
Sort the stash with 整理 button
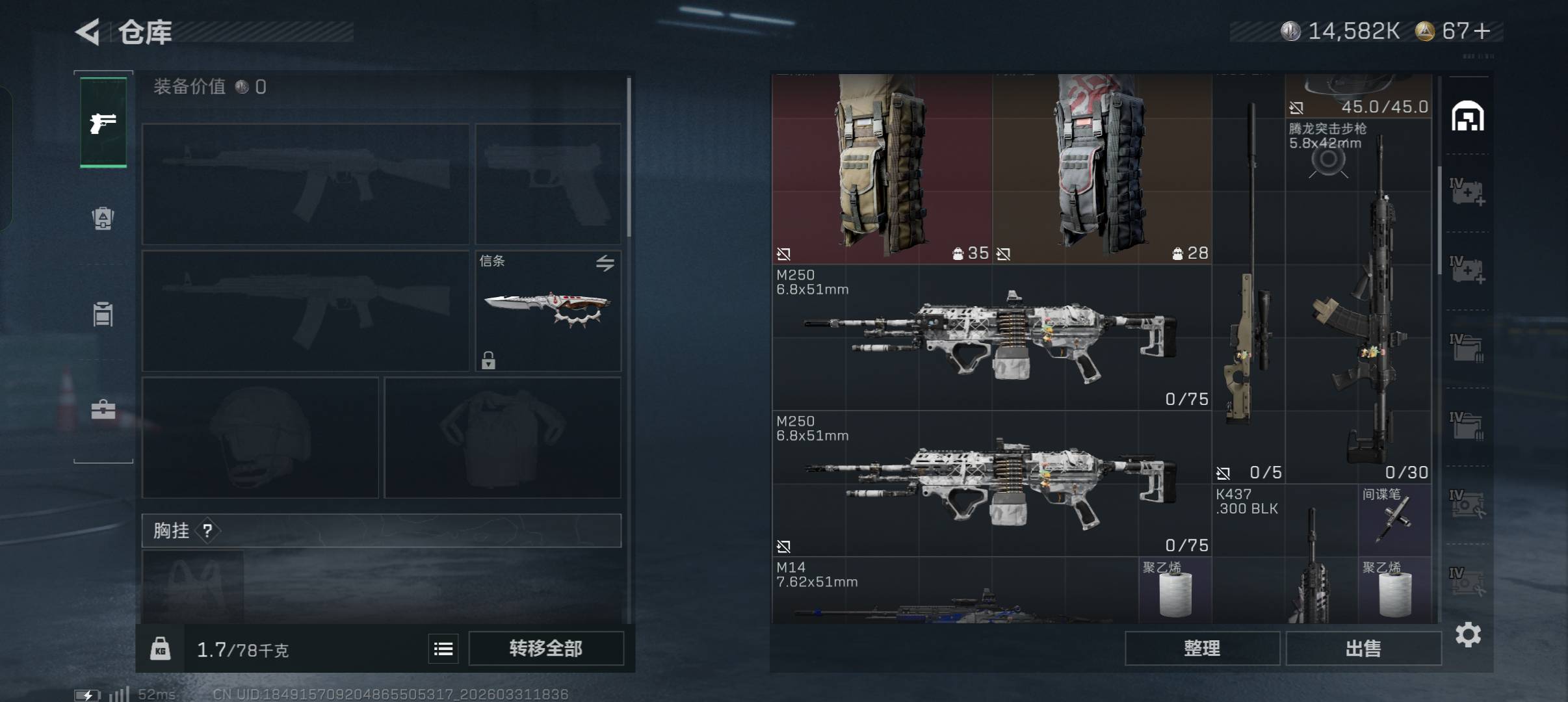(x=1202, y=648)
